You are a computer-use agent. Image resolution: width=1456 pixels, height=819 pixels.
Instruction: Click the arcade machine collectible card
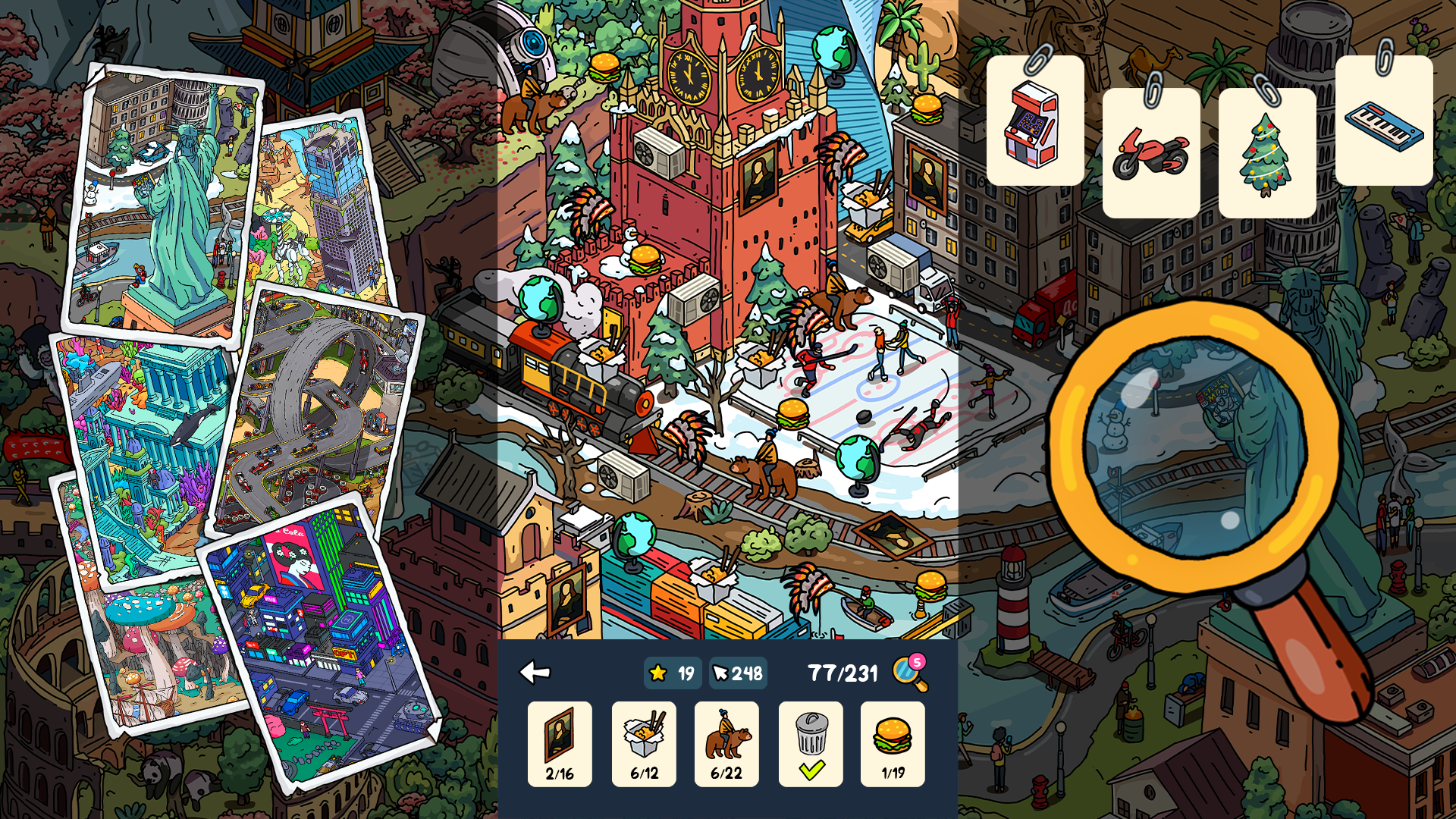[x=1035, y=121]
